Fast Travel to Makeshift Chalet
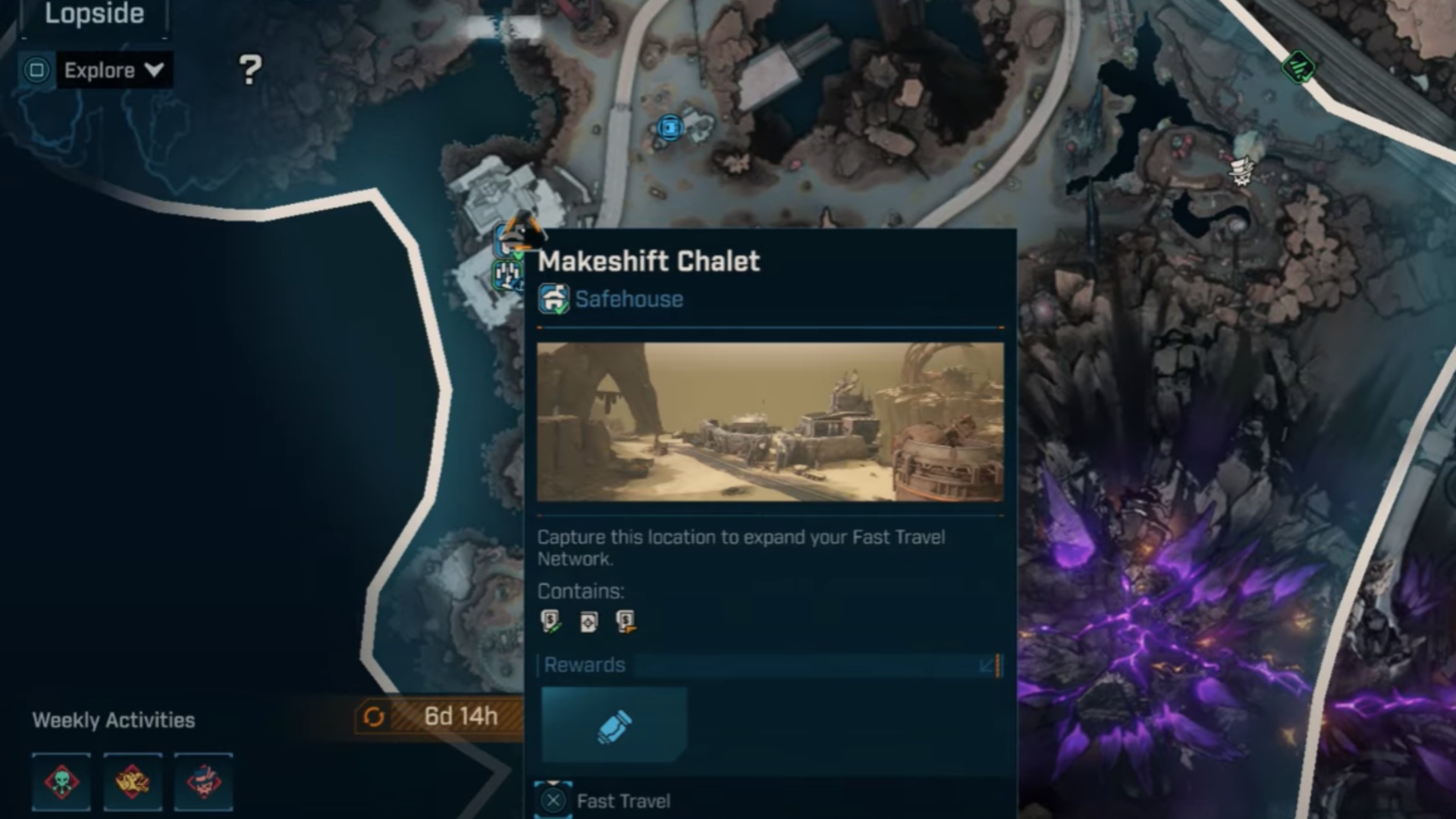Viewport: 1456px width, 819px height. [604, 801]
